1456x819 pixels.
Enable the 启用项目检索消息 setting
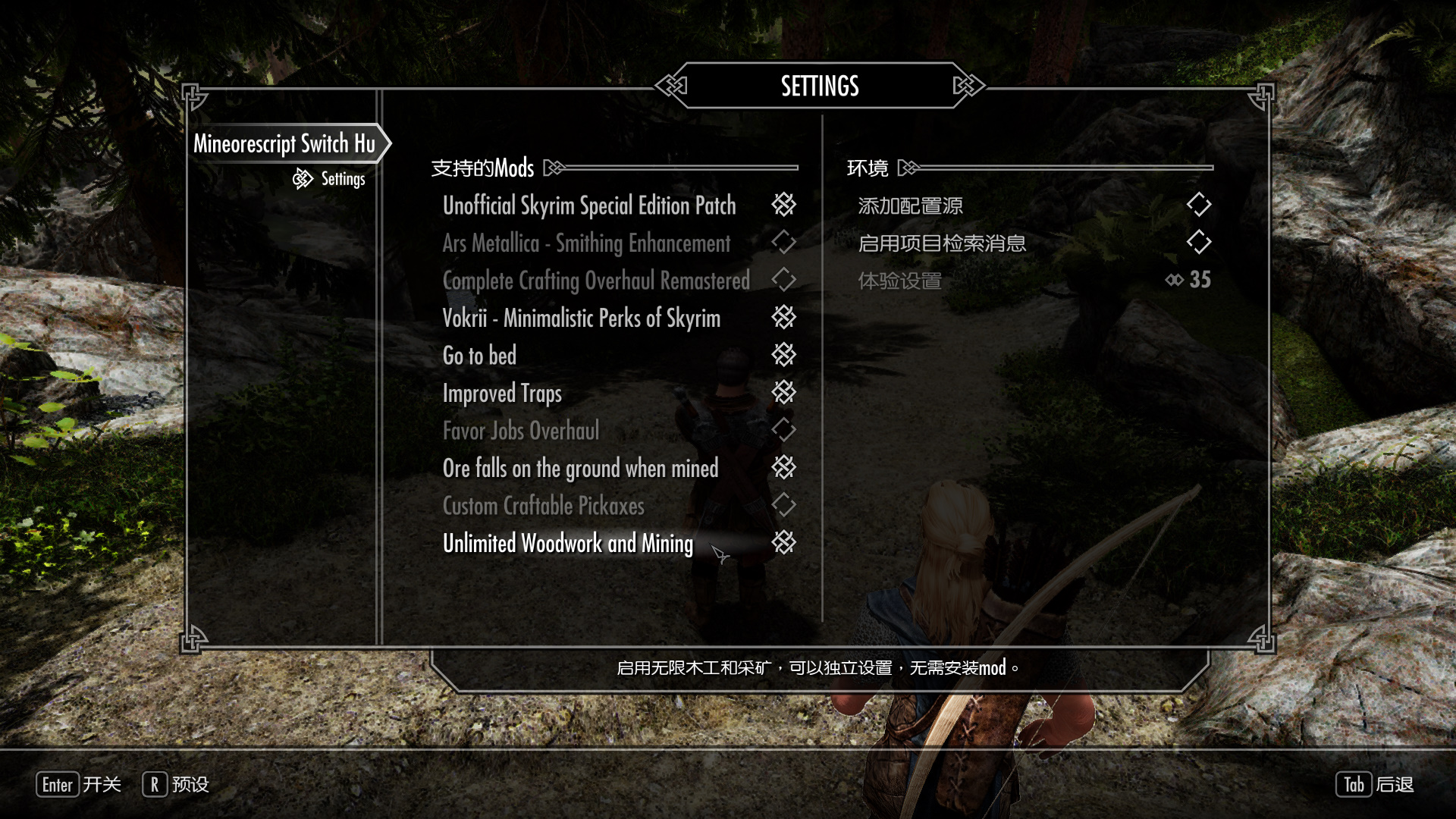point(1198,243)
